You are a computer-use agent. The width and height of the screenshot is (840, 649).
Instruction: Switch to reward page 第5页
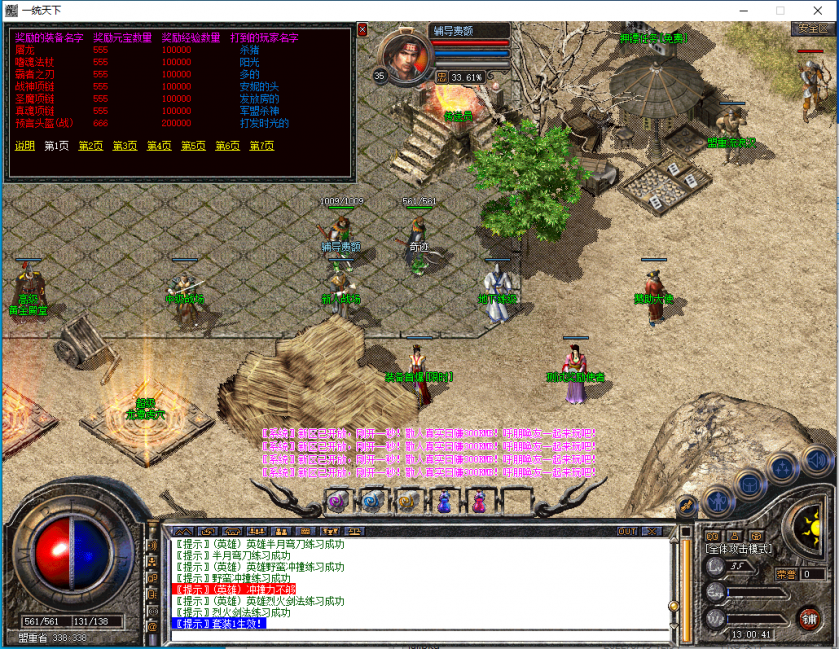(x=193, y=146)
